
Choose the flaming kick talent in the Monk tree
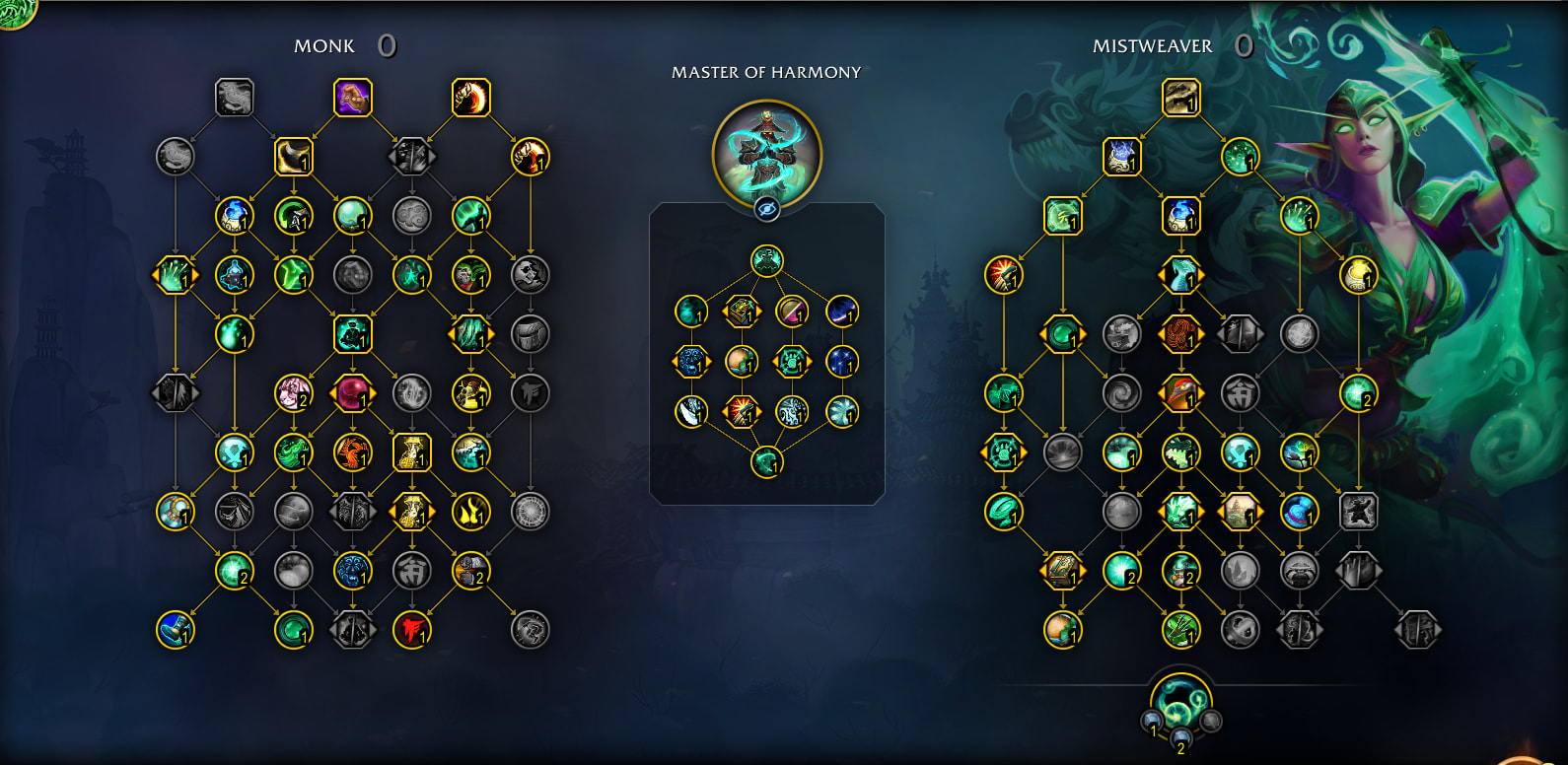pyautogui.click(x=470, y=98)
